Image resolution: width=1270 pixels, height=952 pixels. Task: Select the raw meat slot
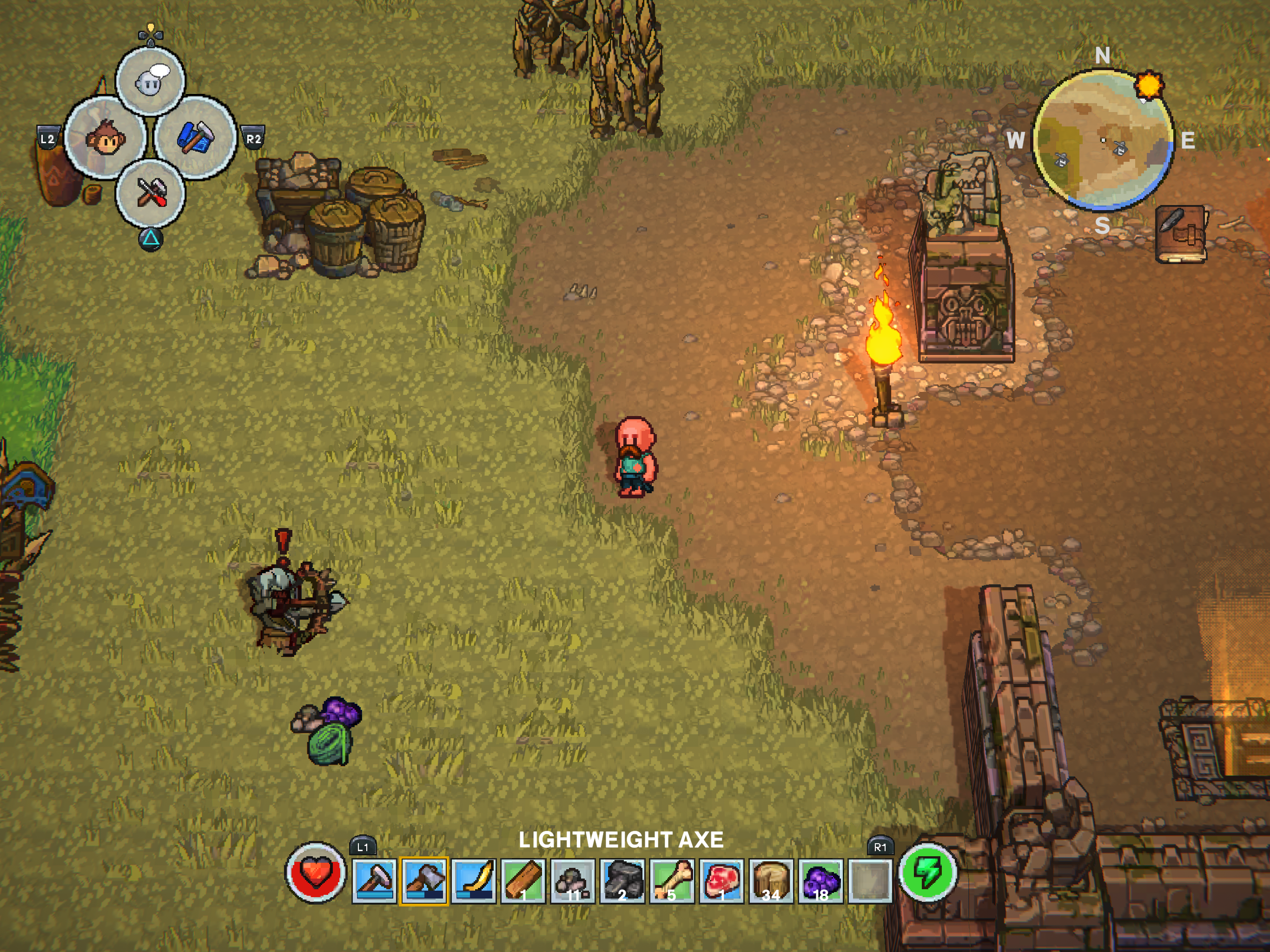pos(721,880)
